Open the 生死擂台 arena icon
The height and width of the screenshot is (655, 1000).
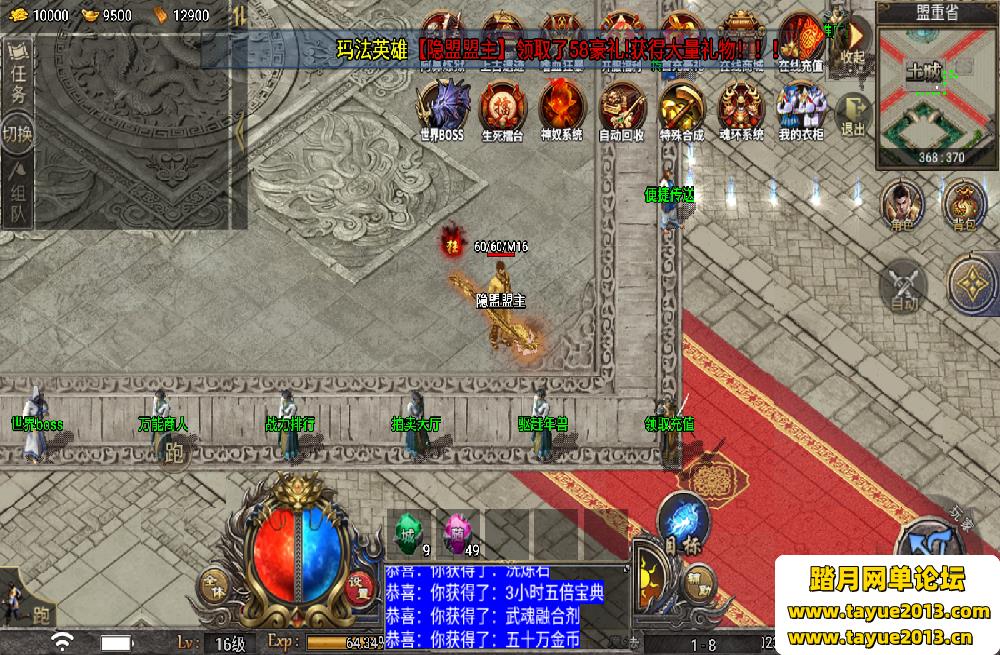[x=502, y=108]
